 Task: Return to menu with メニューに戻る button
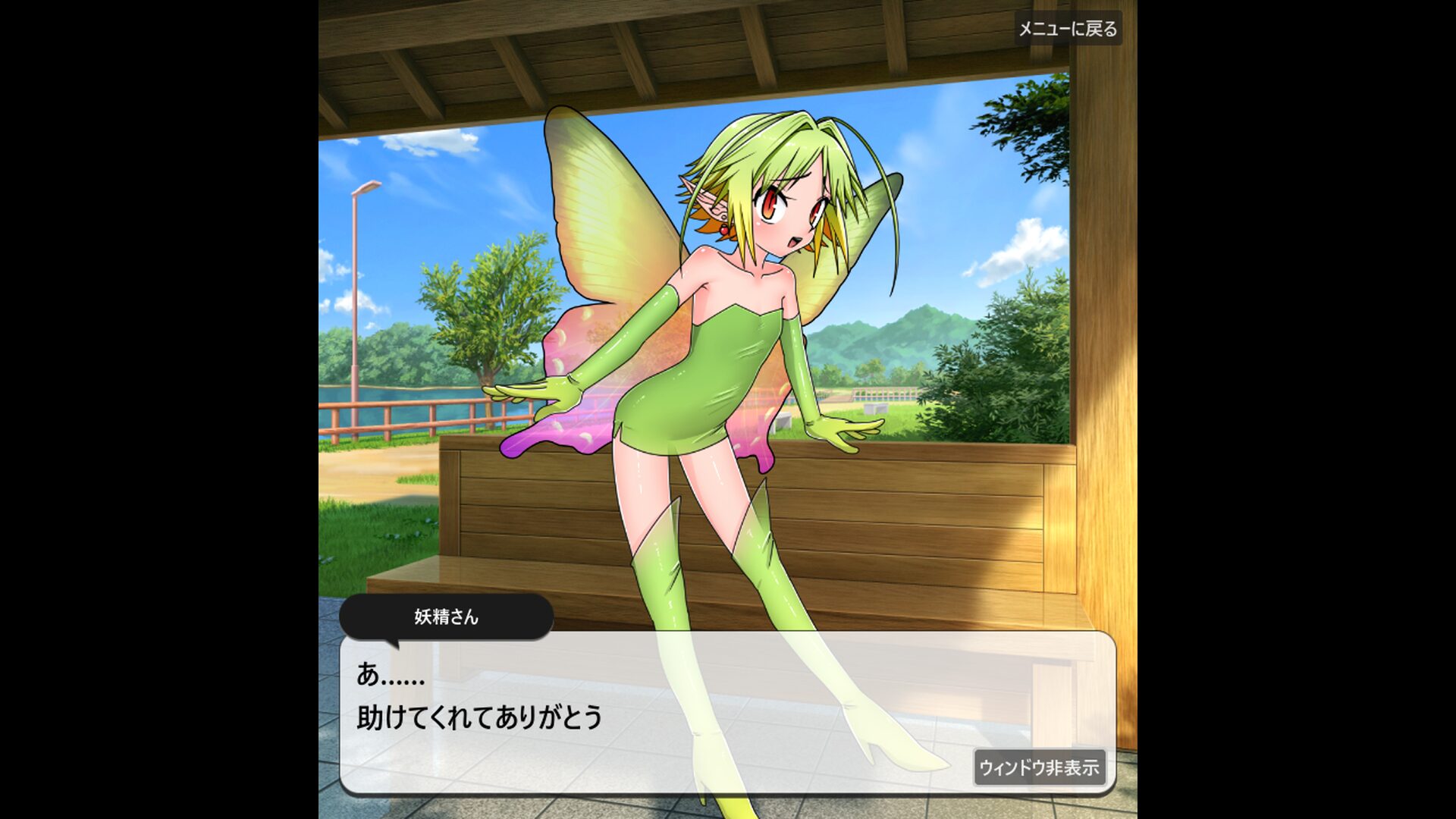click(x=1067, y=29)
